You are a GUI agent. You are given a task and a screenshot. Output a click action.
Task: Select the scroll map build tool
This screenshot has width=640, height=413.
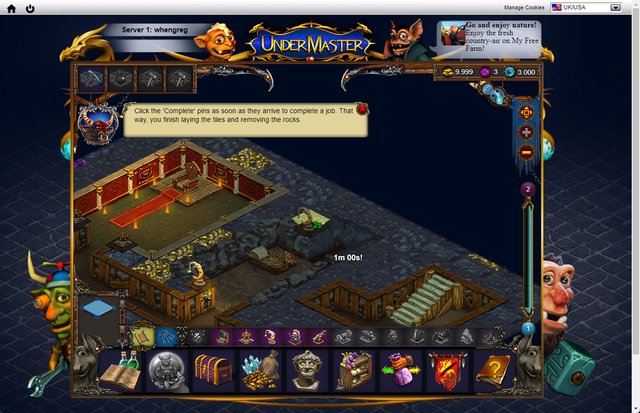143,337
